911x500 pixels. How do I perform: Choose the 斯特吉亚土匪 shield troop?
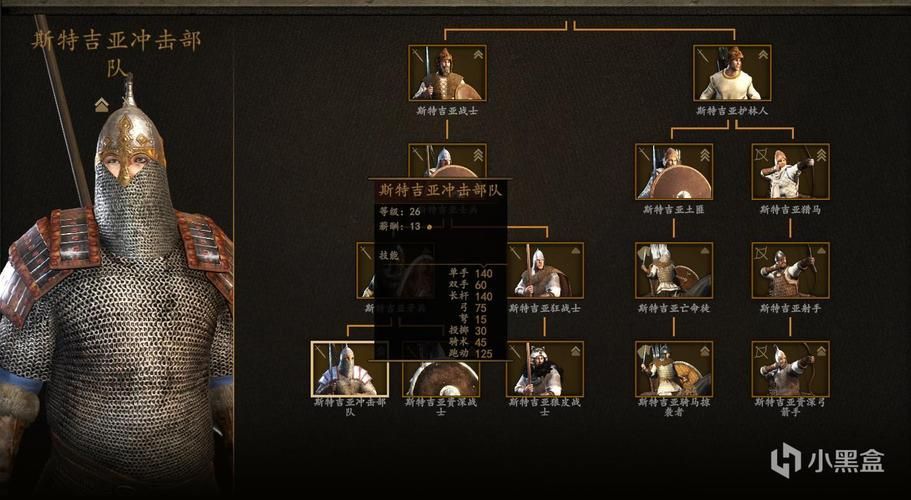click(674, 172)
